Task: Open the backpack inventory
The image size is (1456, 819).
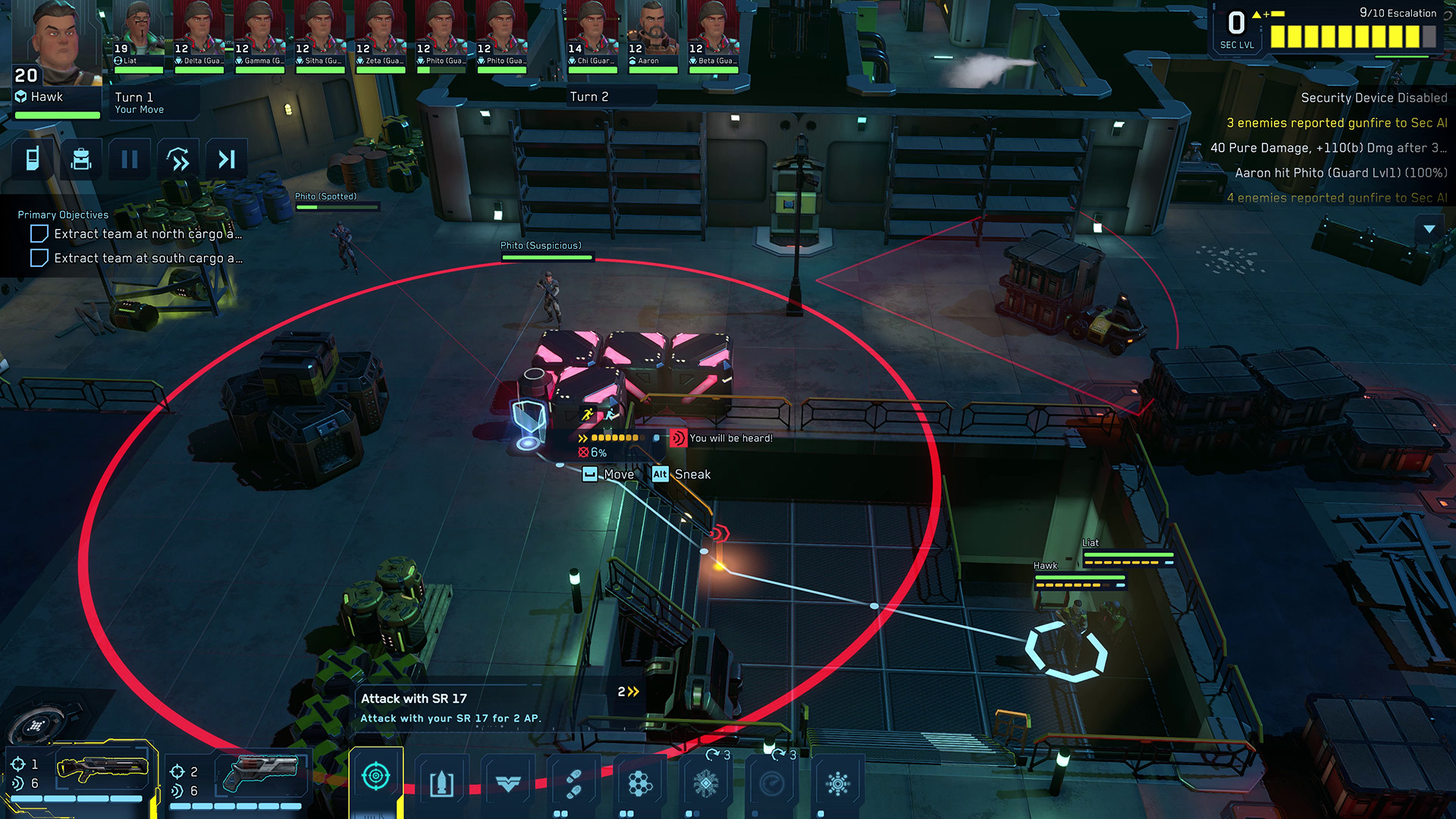Action: click(x=81, y=159)
